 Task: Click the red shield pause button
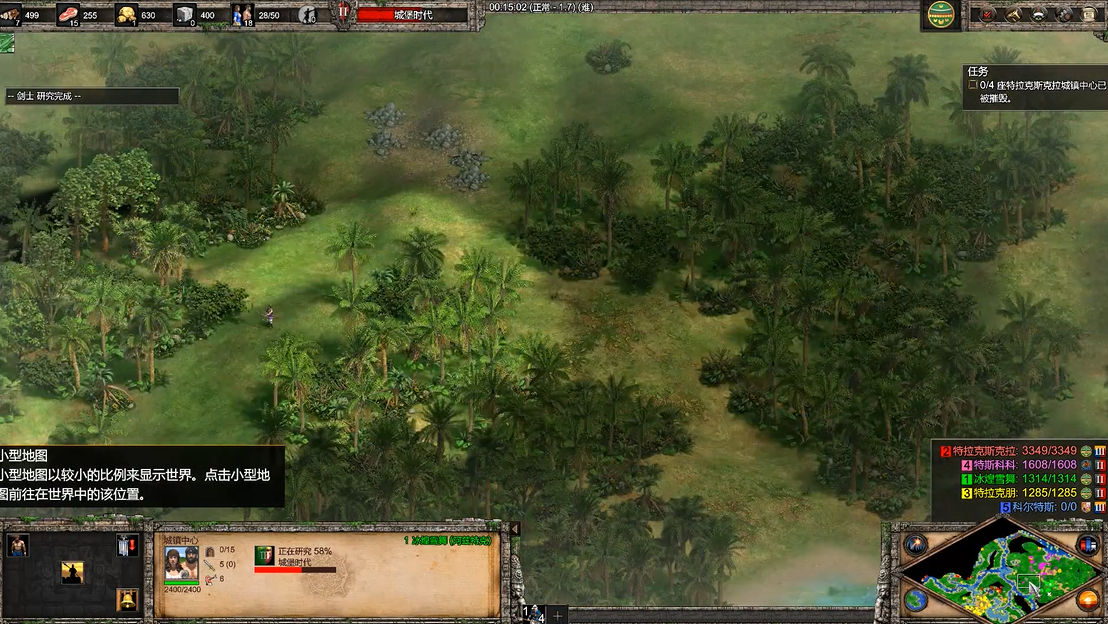click(x=343, y=13)
